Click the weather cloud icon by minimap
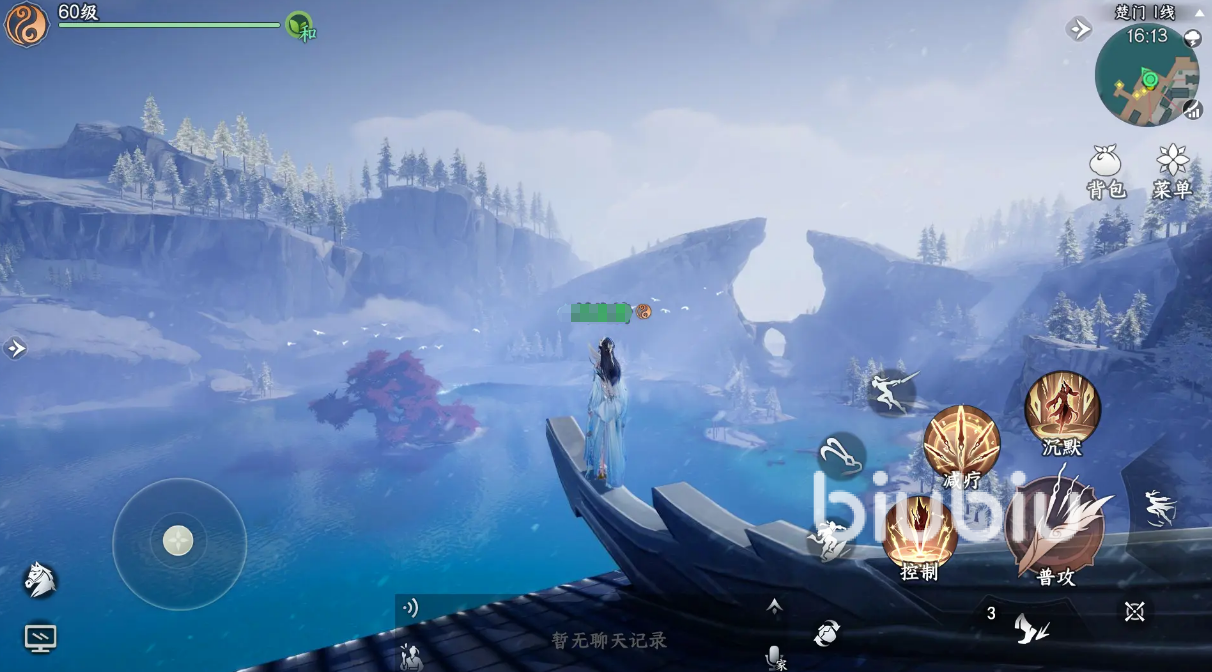 (1192, 38)
